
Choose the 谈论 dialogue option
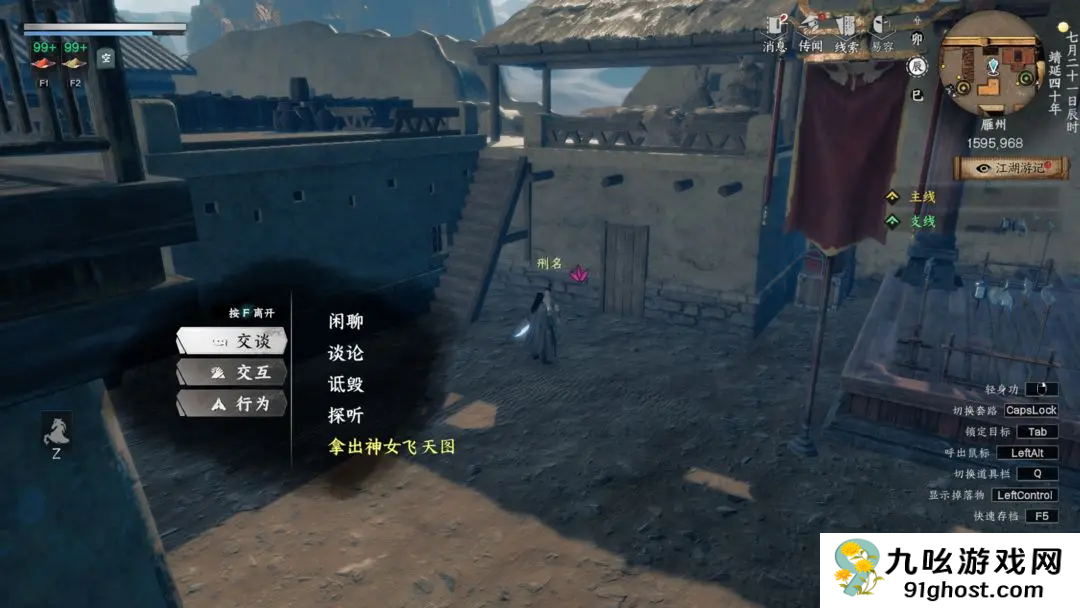[345, 353]
